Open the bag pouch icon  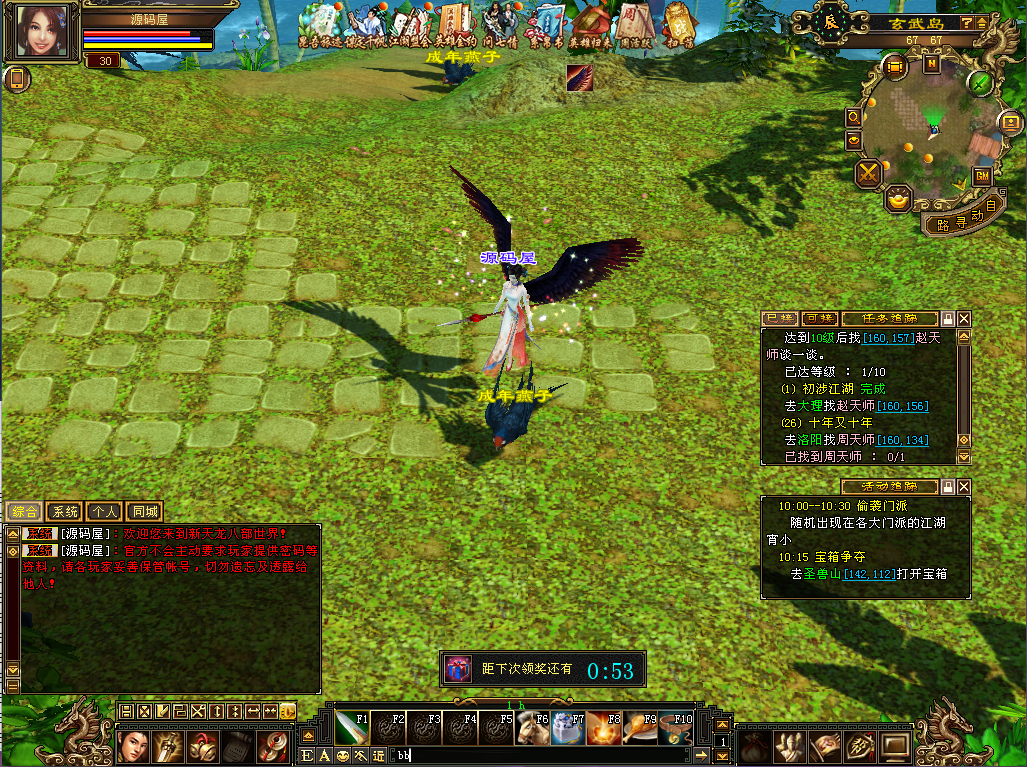tap(754, 746)
